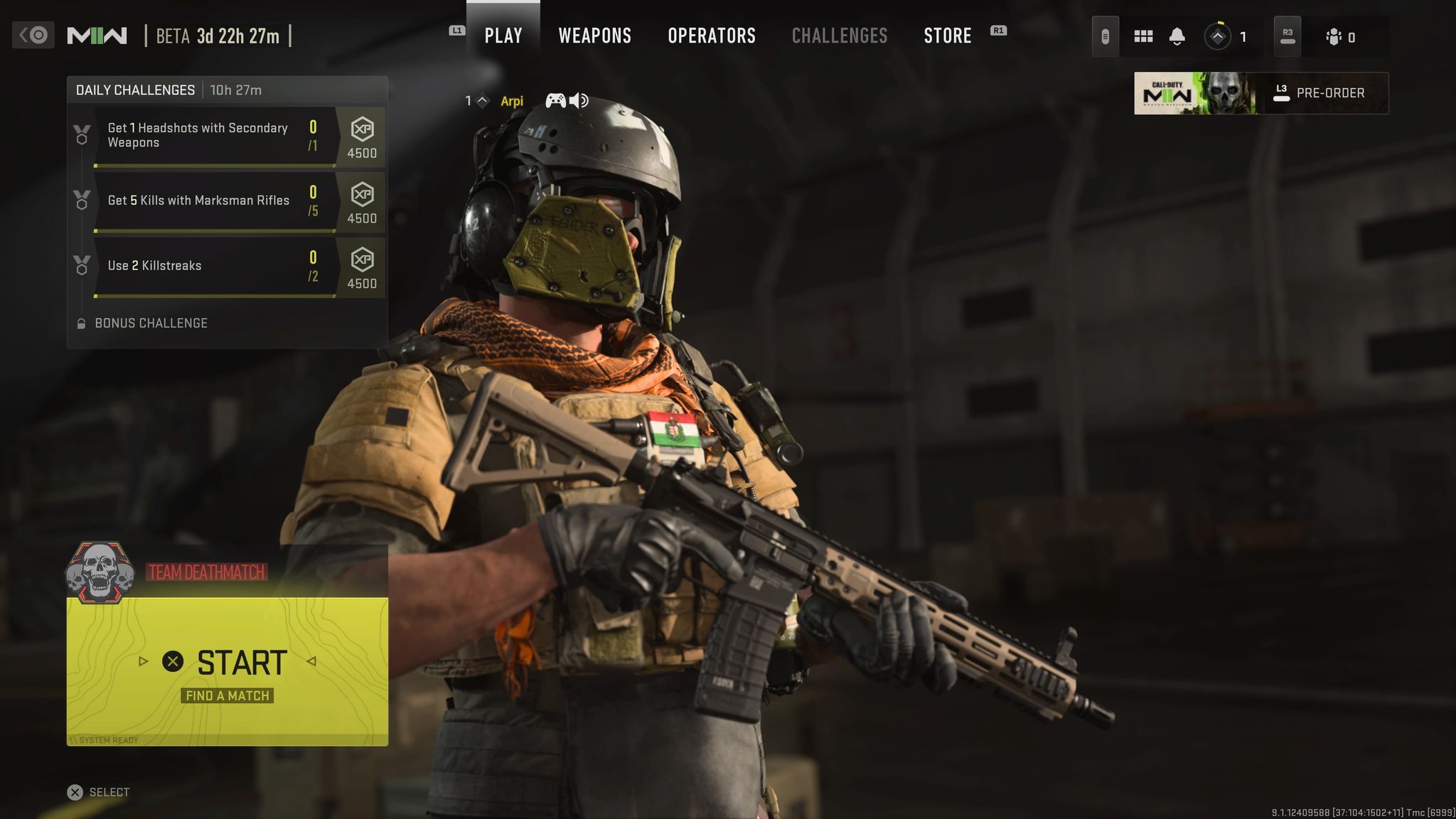Click the Team Deathmatch mode label
The image size is (1456, 819).
[x=206, y=572]
